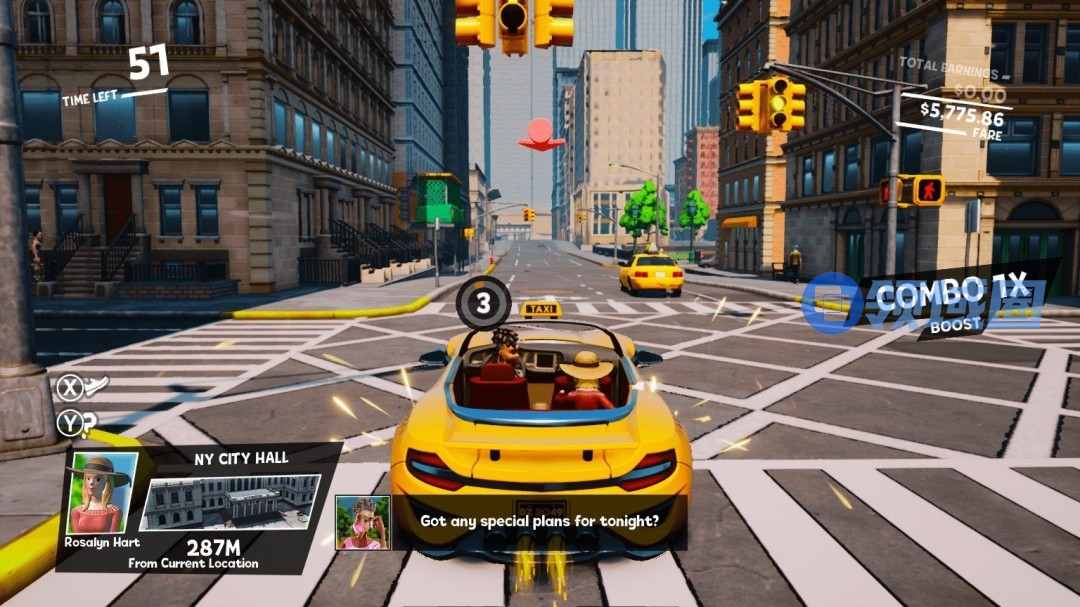This screenshot has width=1080, height=607.
Task: Click the NY City Hall destination picture
Action: coord(231,502)
